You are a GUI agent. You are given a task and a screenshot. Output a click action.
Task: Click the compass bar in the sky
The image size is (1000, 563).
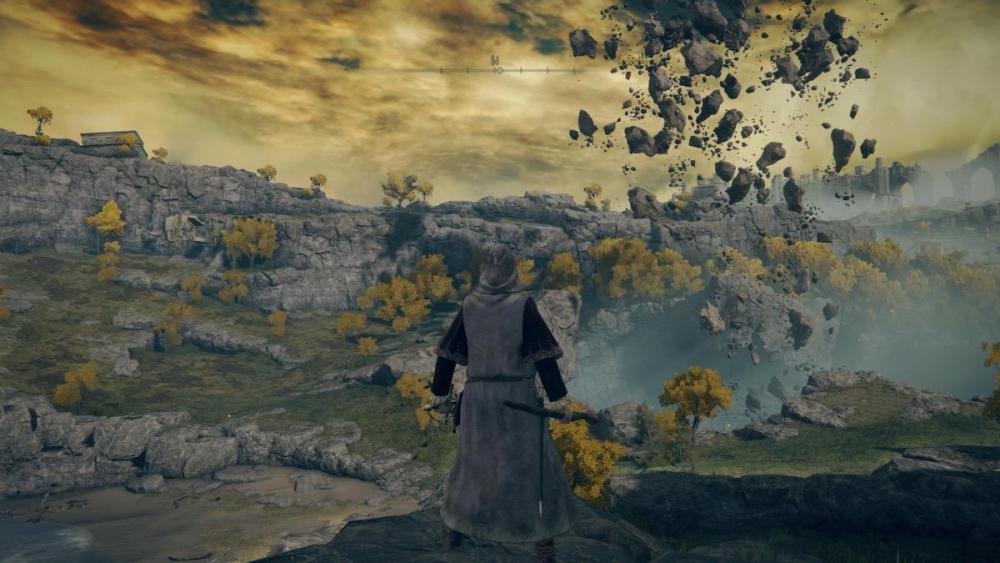[x=496, y=69]
